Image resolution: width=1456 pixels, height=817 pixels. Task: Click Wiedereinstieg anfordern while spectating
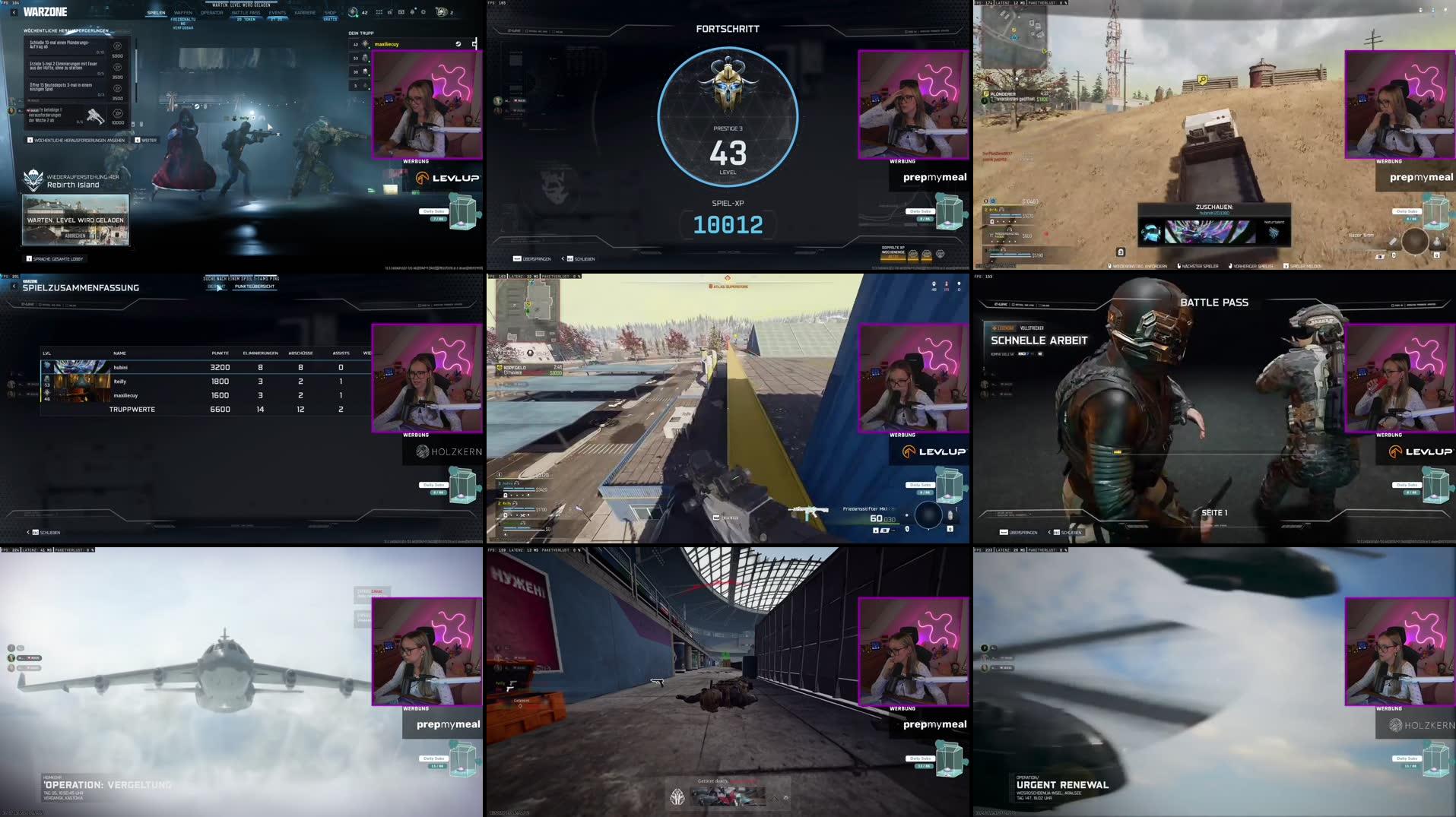coord(1139,266)
